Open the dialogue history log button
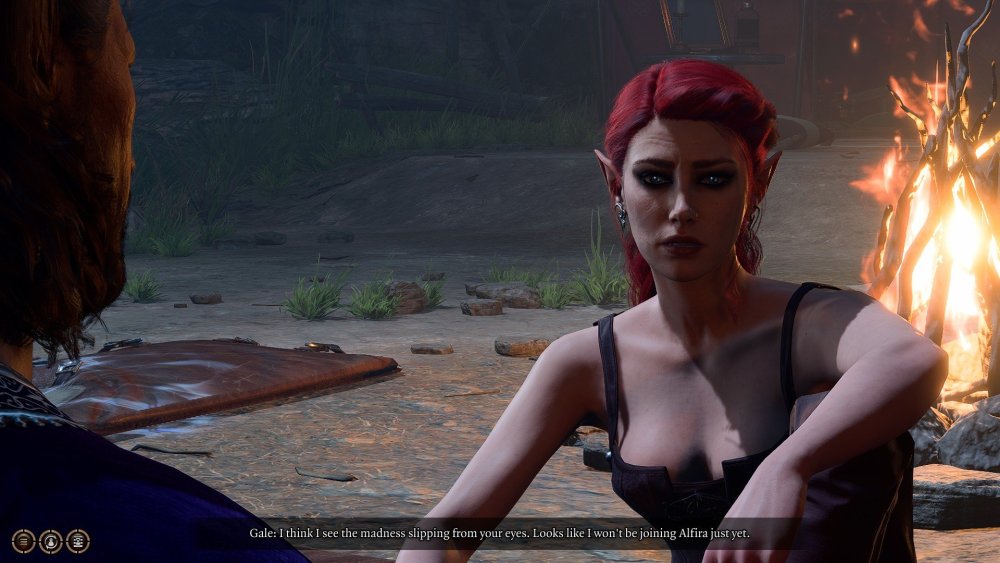 23,541
